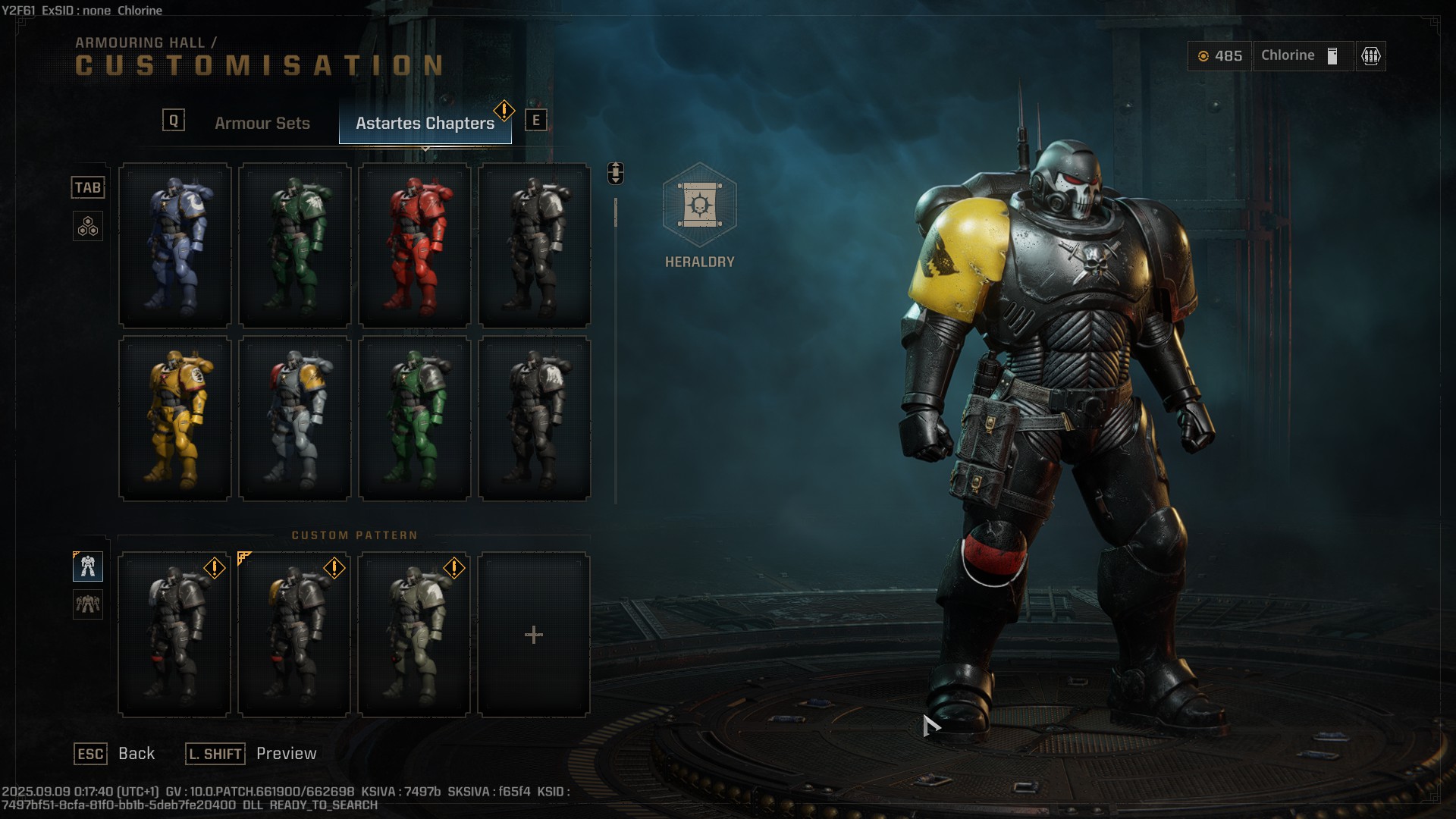
Task: Click the mouse scroll indicator icon
Action: tap(614, 173)
